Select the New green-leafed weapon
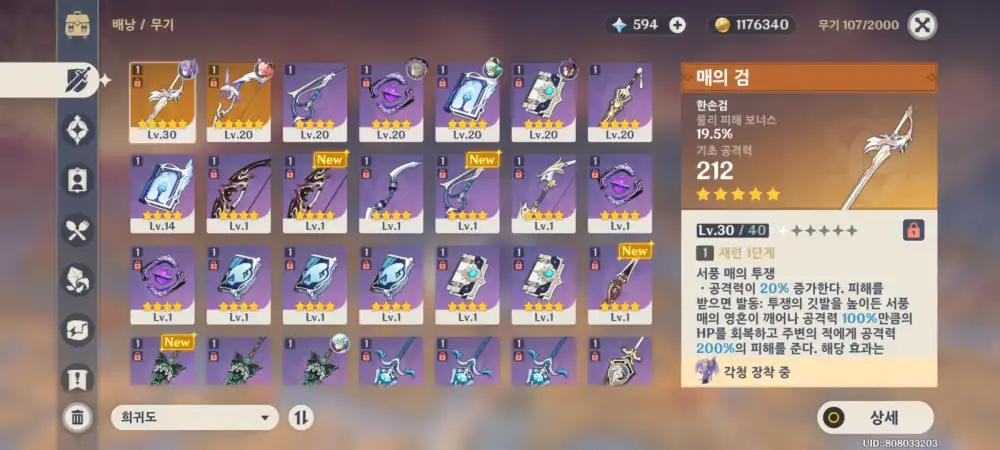Image resolution: width=1000 pixels, height=450 pixels. point(162,362)
